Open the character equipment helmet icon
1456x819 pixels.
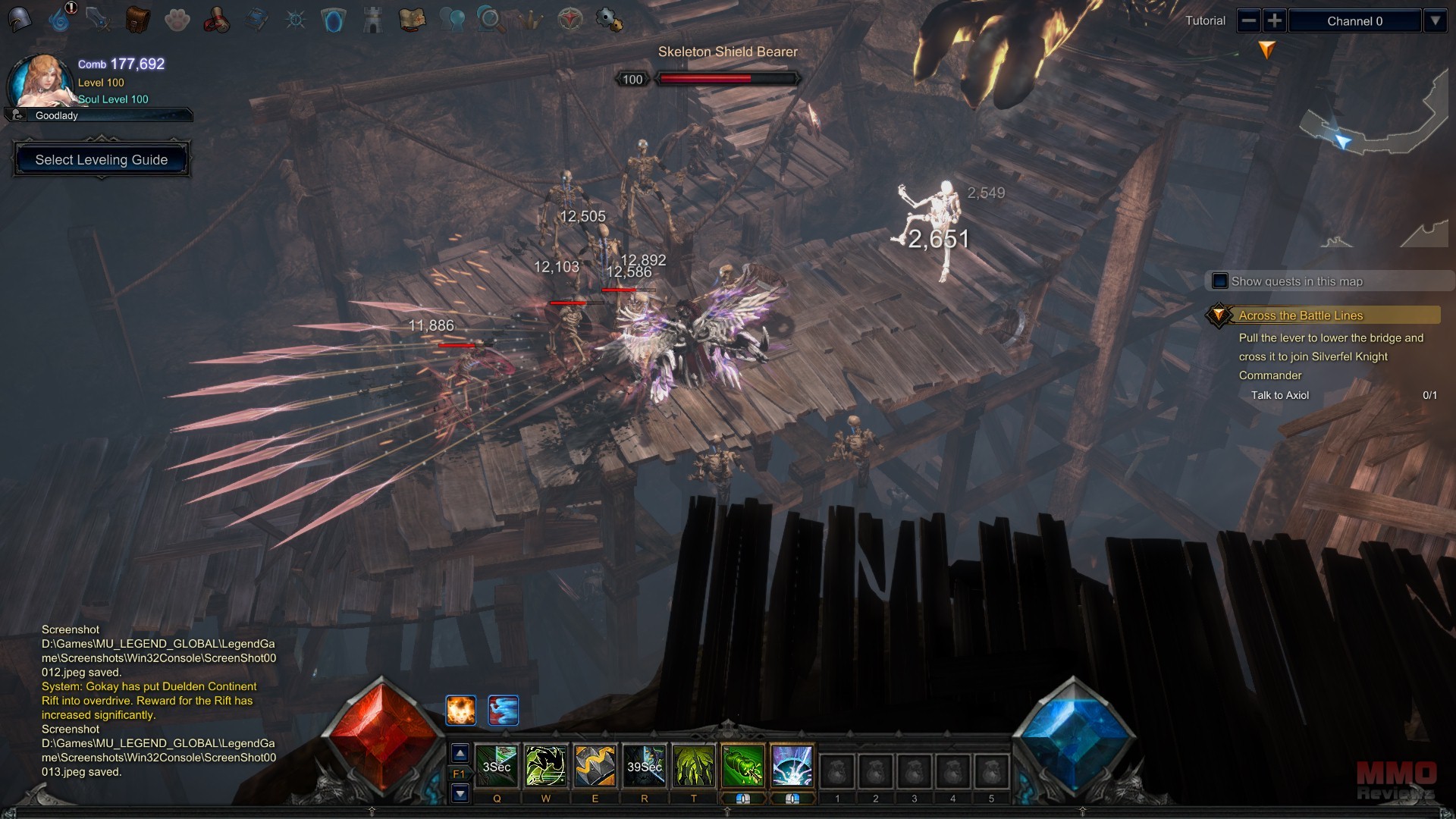click(x=20, y=19)
